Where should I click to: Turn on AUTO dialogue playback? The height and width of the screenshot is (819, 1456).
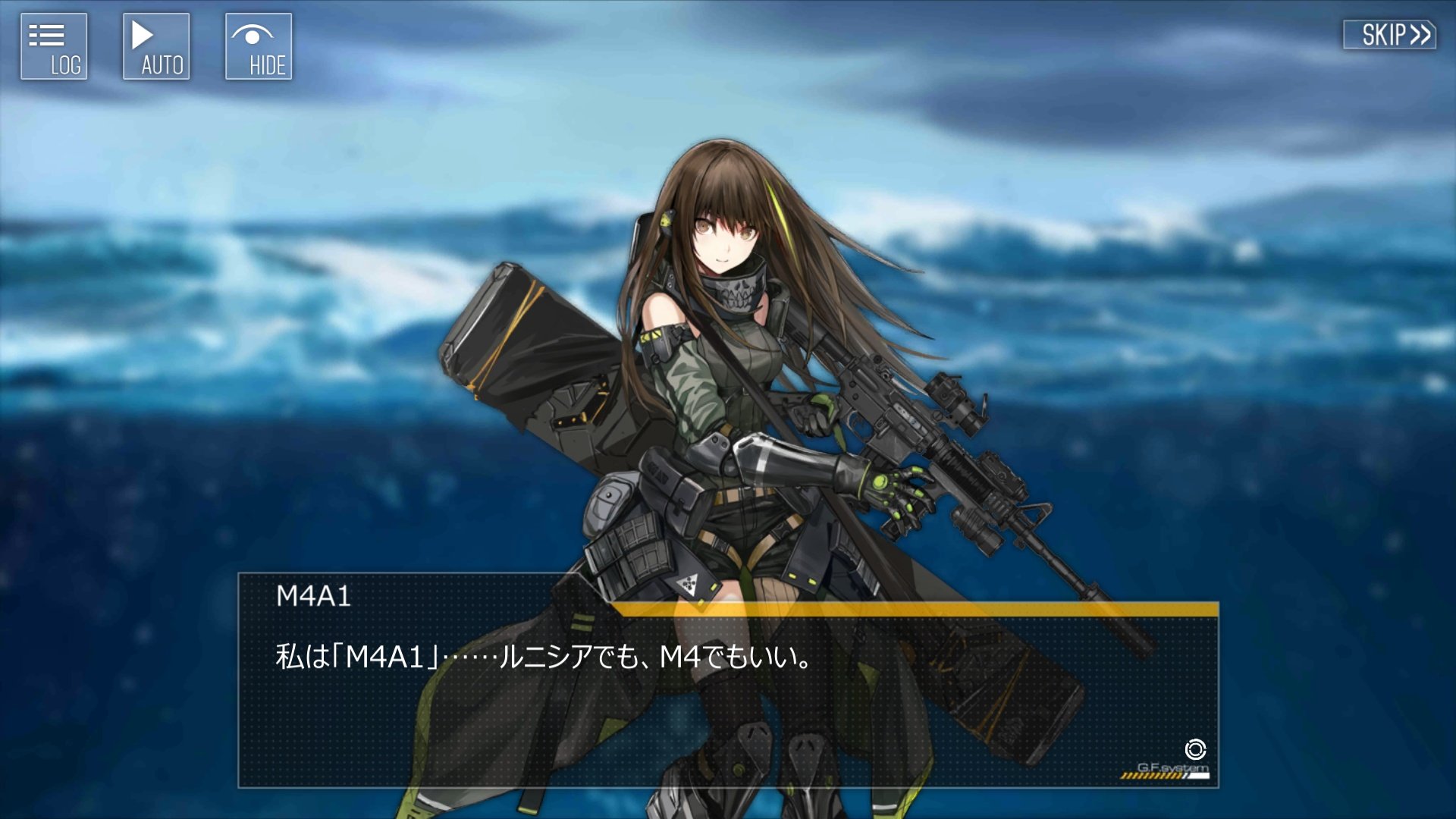pos(156,46)
